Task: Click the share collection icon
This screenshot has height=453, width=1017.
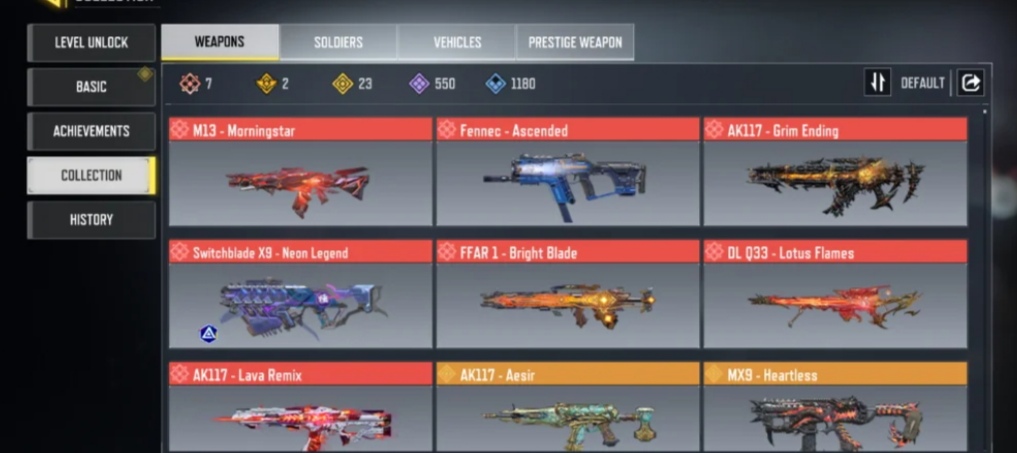Action: [x=970, y=83]
